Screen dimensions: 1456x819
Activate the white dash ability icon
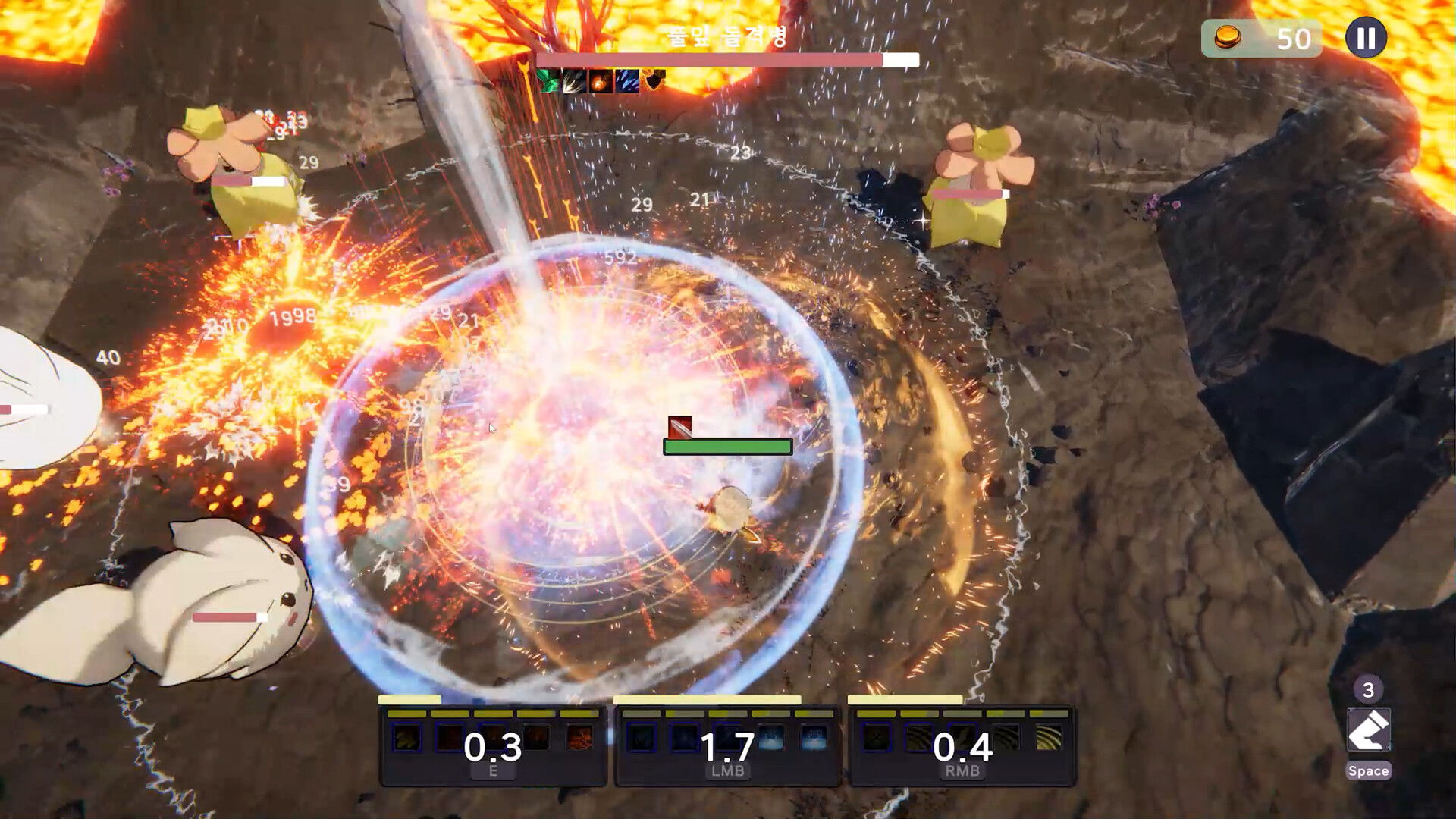1368,730
